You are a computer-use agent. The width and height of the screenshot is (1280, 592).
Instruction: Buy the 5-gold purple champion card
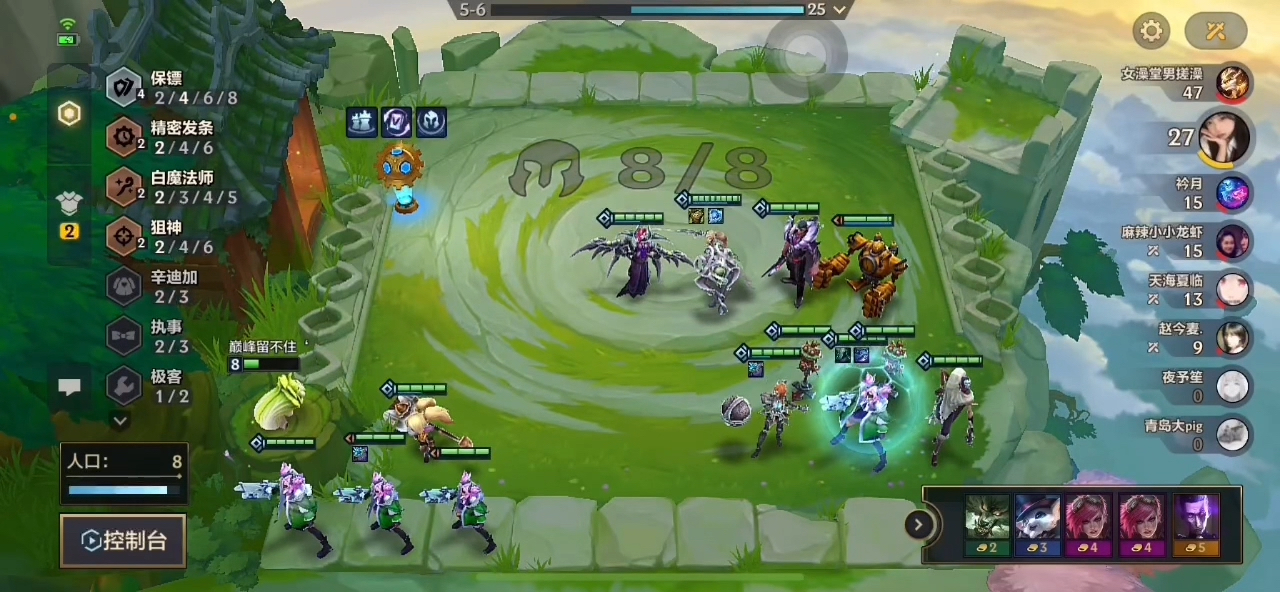click(1195, 525)
